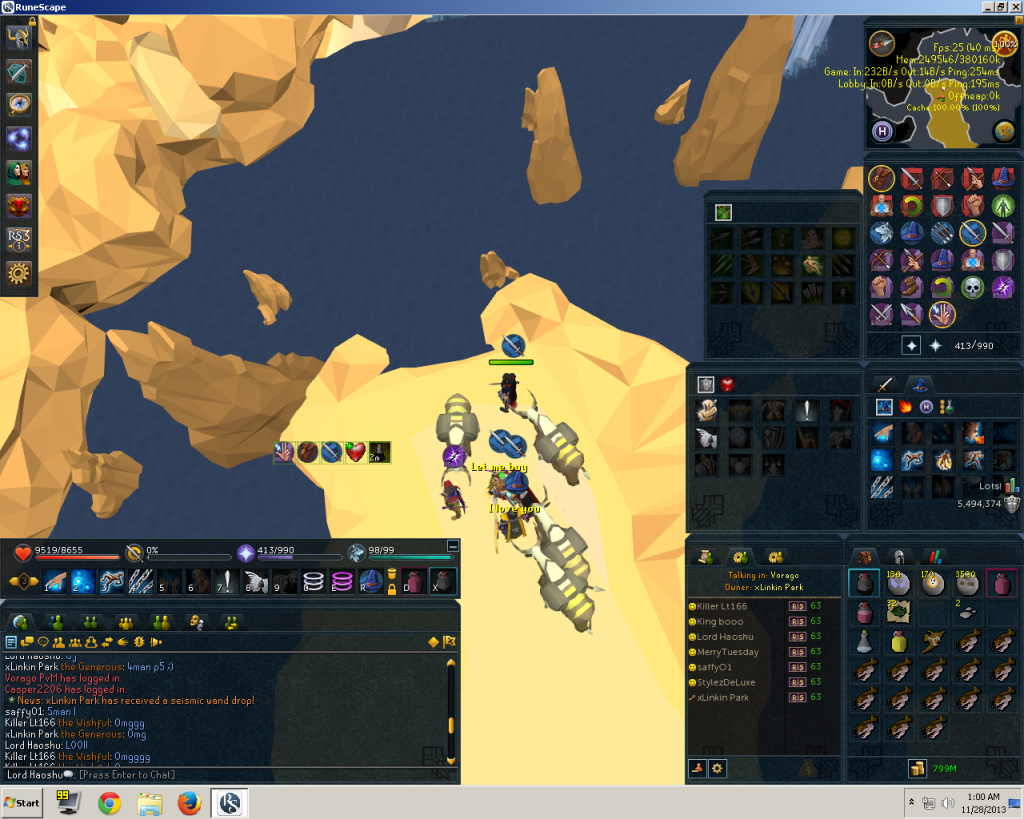Viewport: 1024px width, 819px height.
Task: Select xLinkin Park in the chat member list
Action: 722,698
